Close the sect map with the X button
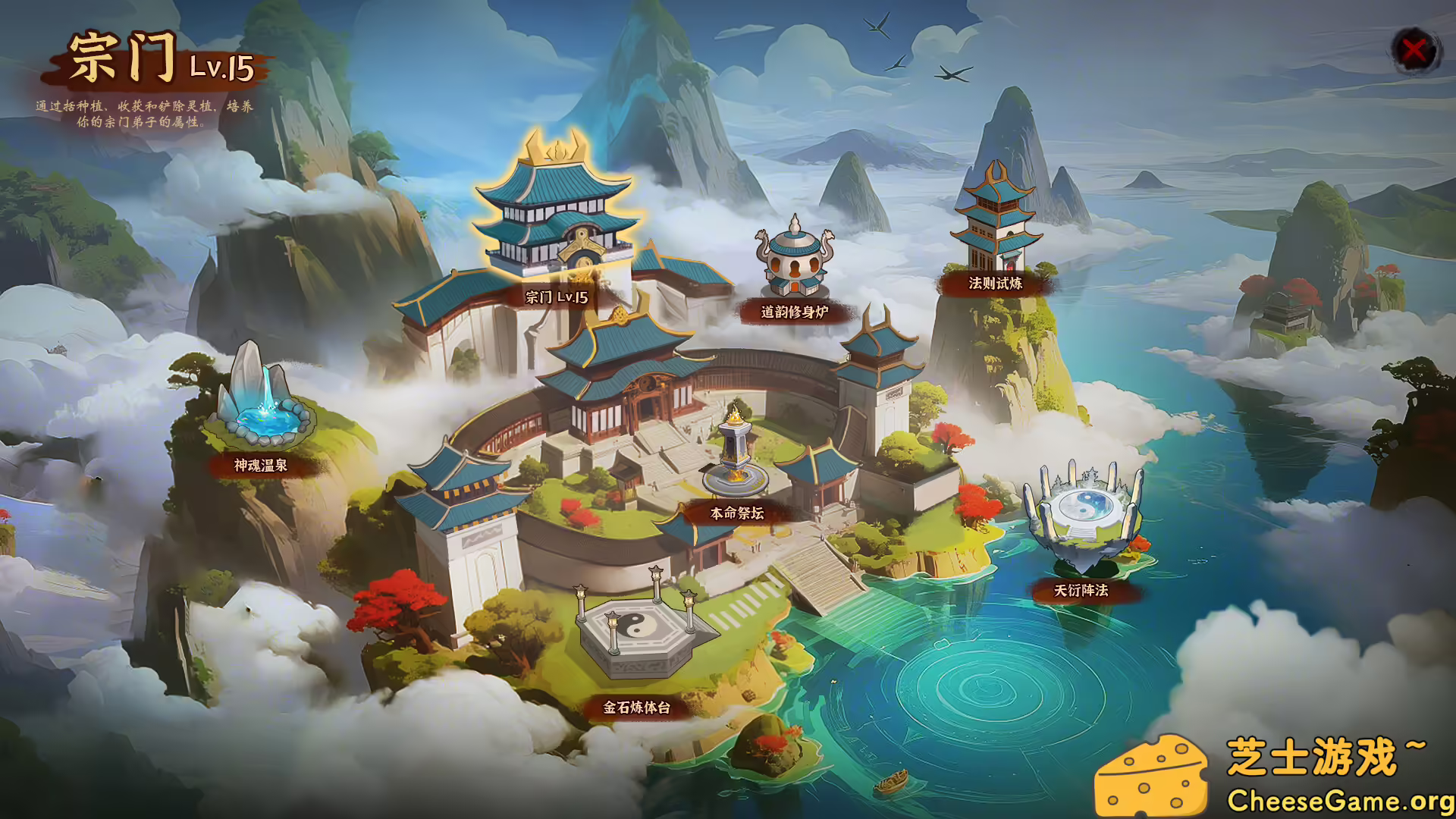Image resolution: width=1456 pixels, height=819 pixels. [1415, 51]
